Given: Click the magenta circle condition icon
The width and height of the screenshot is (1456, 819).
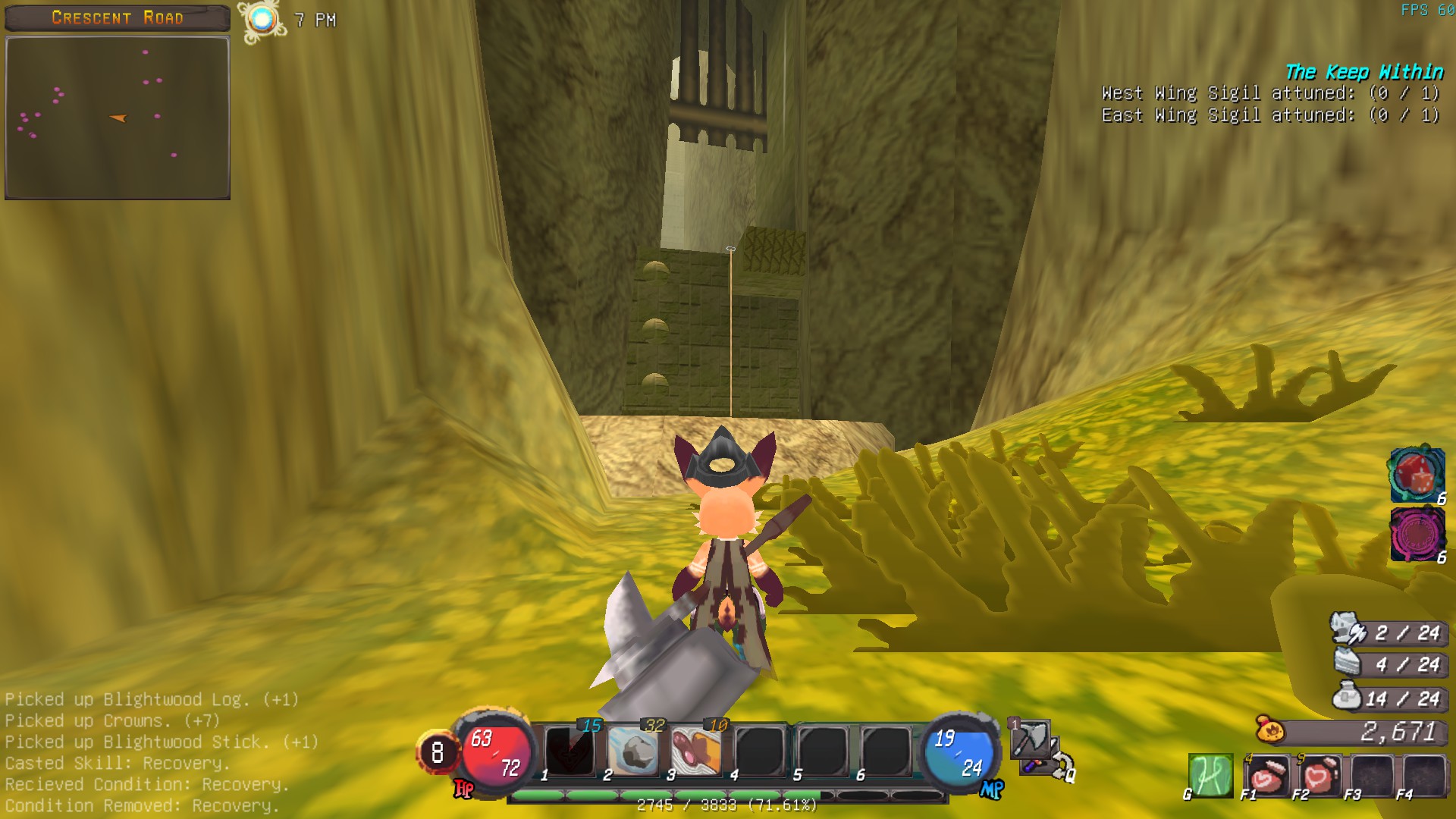Looking at the screenshot, I should click(1416, 534).
